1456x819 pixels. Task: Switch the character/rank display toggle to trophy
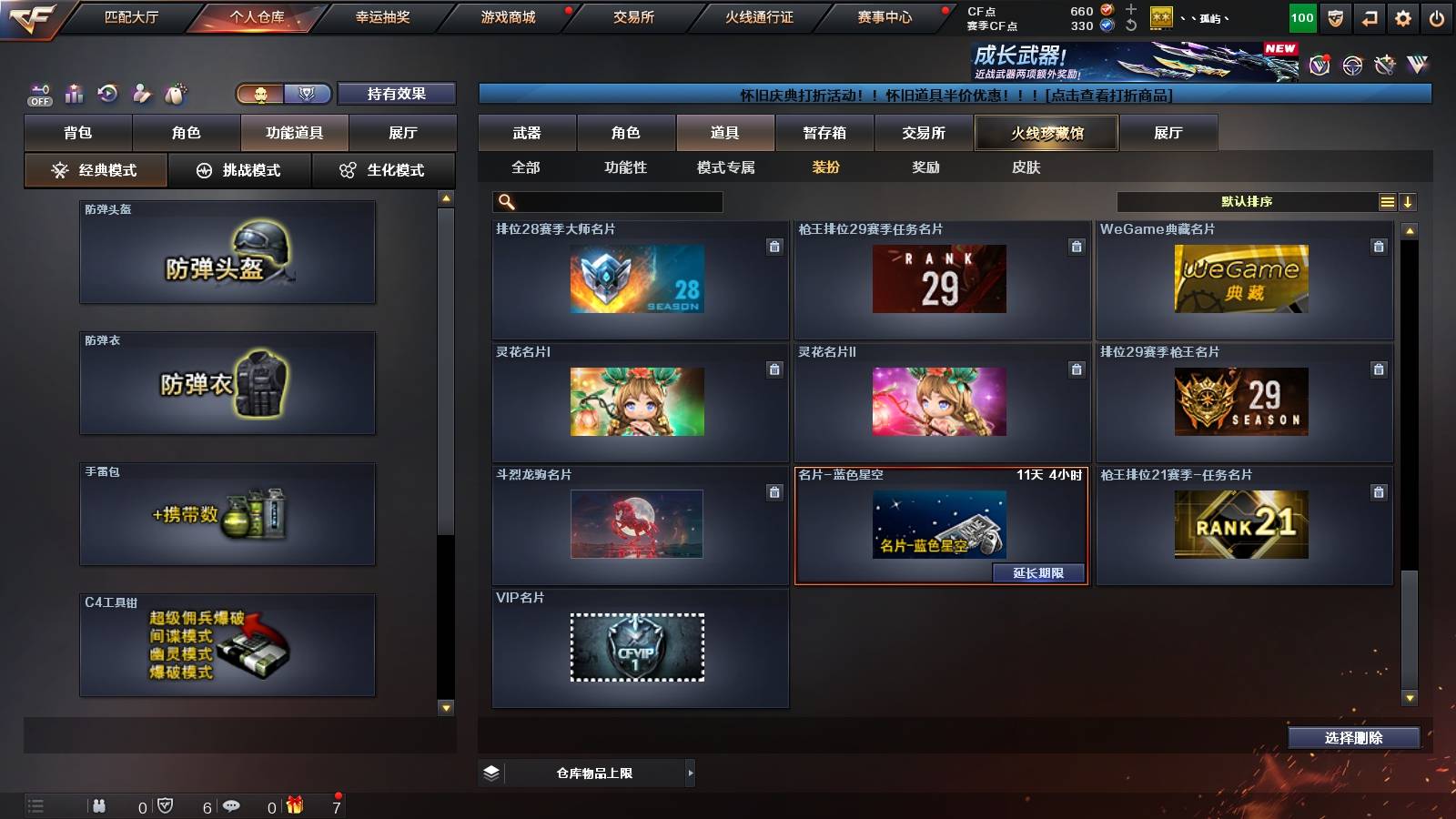click(307, 94)
